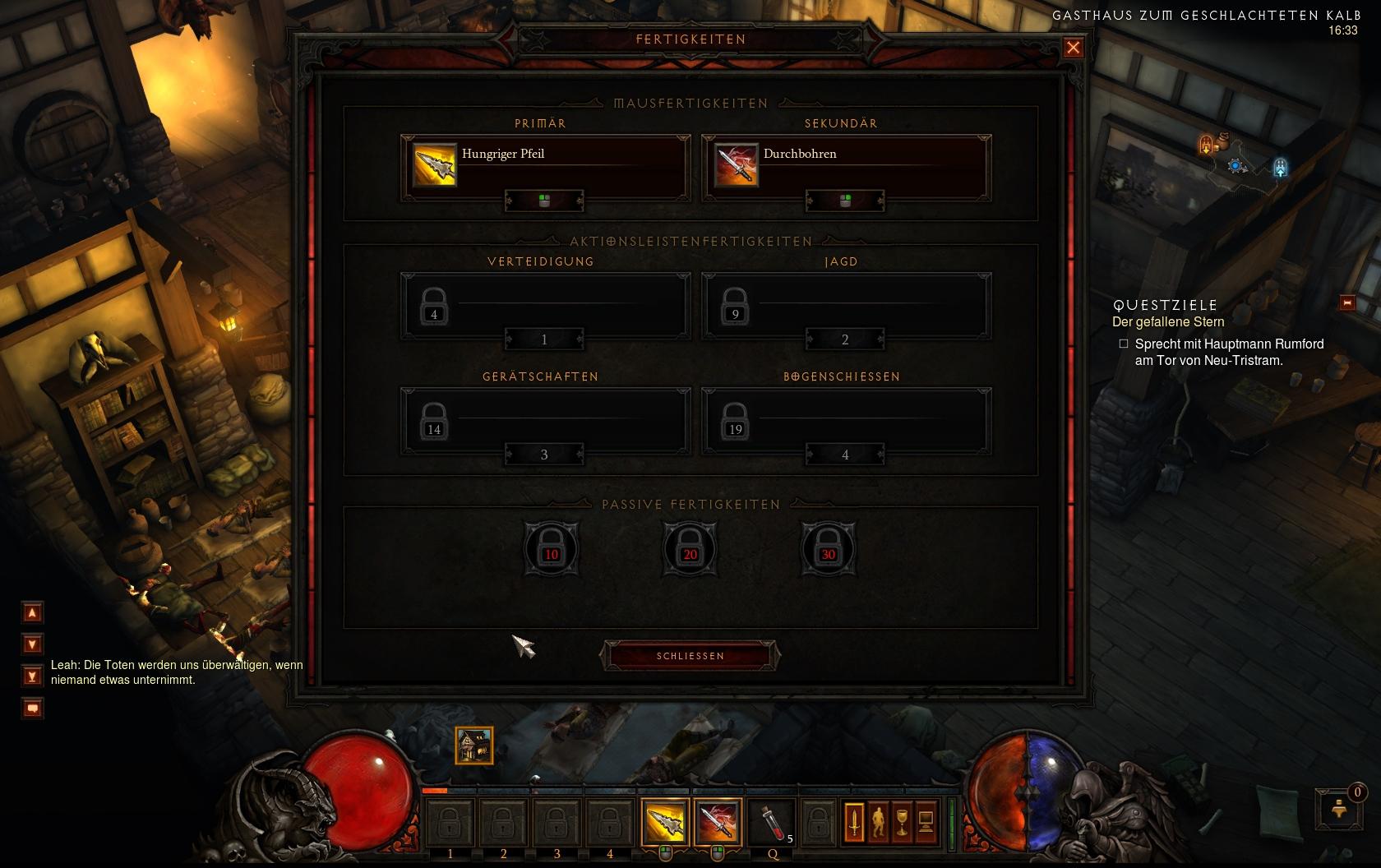Click the level 30 passive skill slot
Image resolution: width=1381 pixels, height=868 pixels.
[828, 548]
